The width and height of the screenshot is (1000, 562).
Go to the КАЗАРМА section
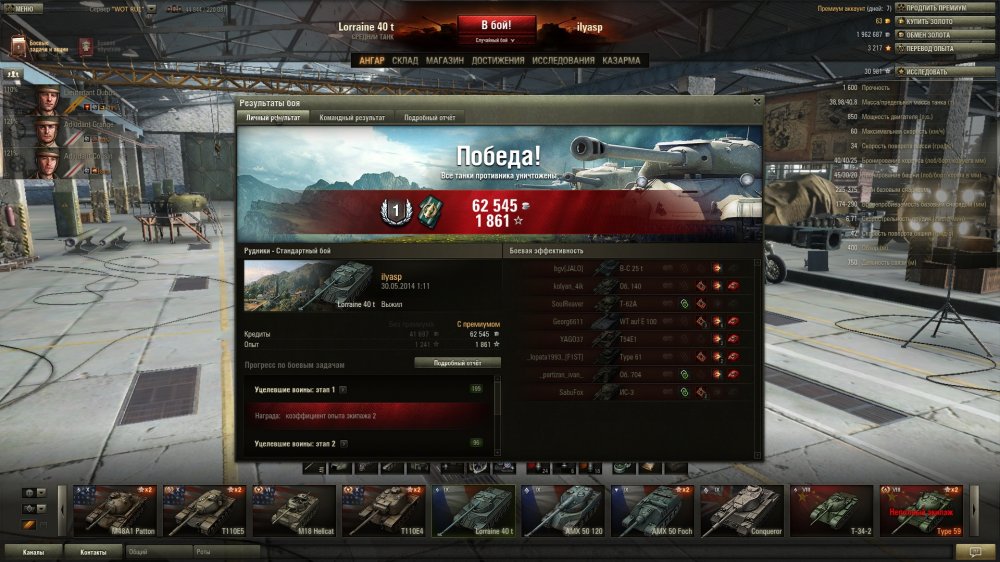[621, 60]
